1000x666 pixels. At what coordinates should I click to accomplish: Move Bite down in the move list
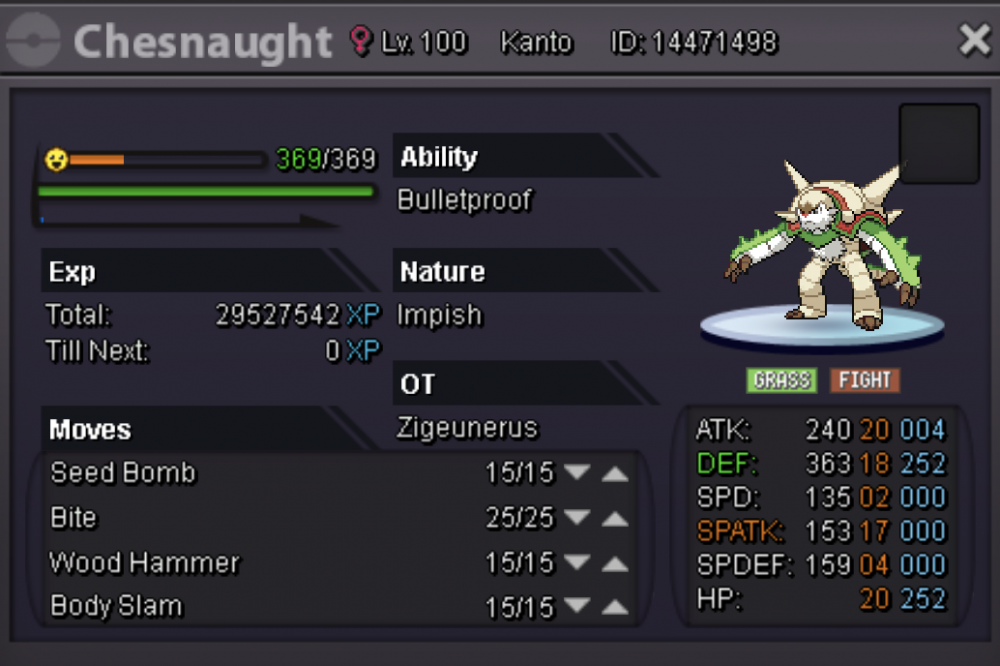(577, 518)
